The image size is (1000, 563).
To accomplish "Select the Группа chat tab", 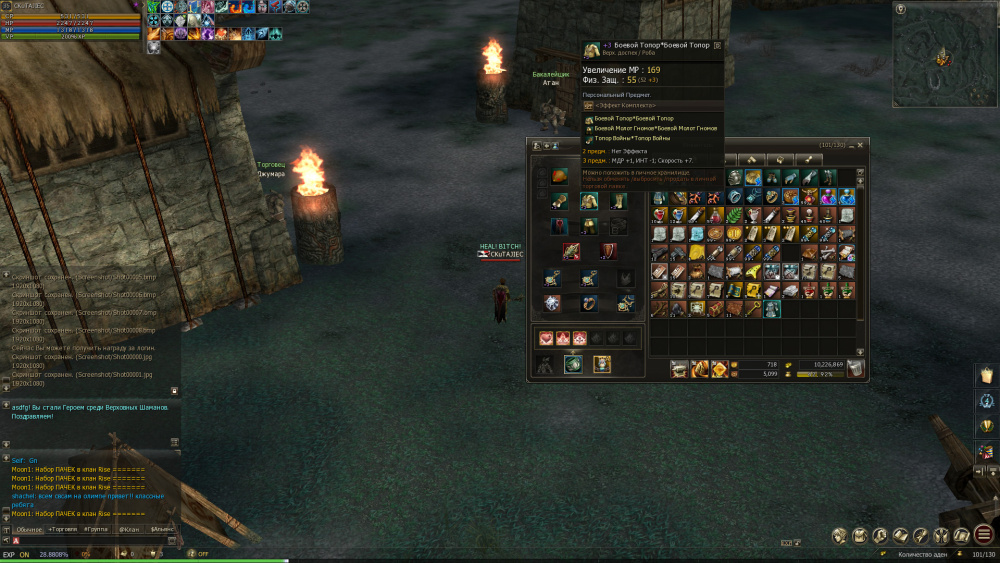I will pyautogui.click(x=95, y=528).
